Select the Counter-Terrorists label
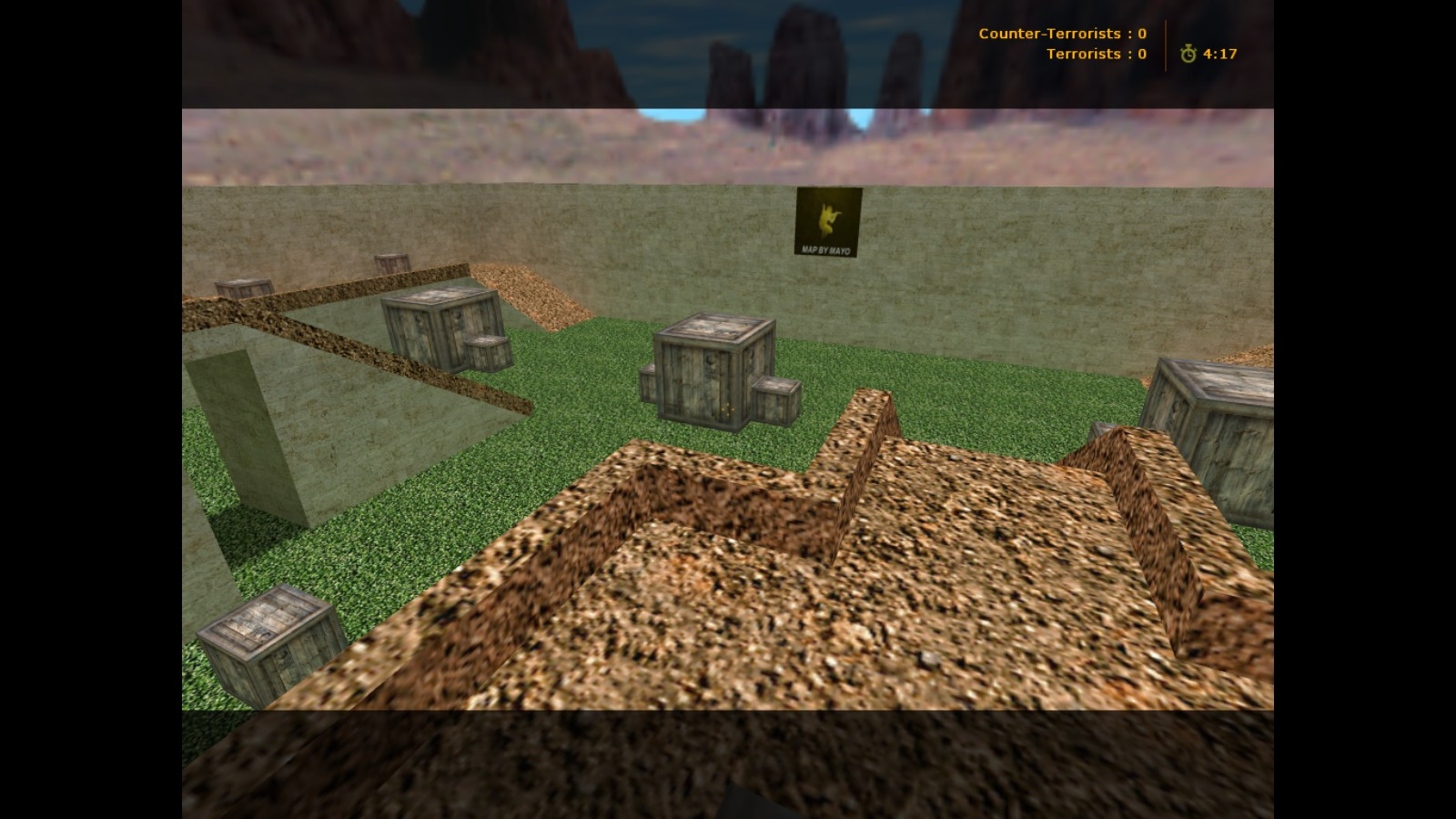1456x819 pixels. point(1051,34)
